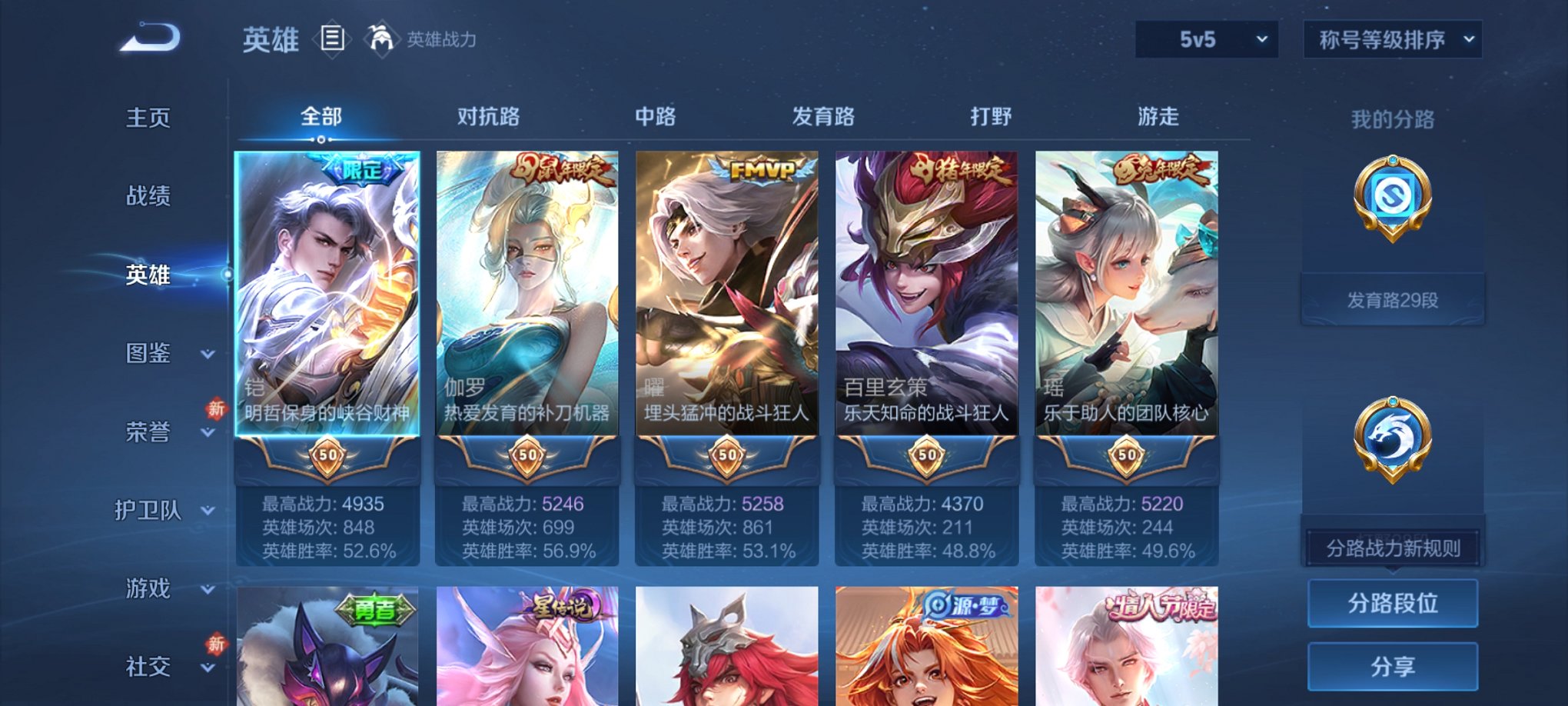Open the 5v5 mode dropdown
The height and width of the screenshot is (706, 1568).
click(1208, 37)
